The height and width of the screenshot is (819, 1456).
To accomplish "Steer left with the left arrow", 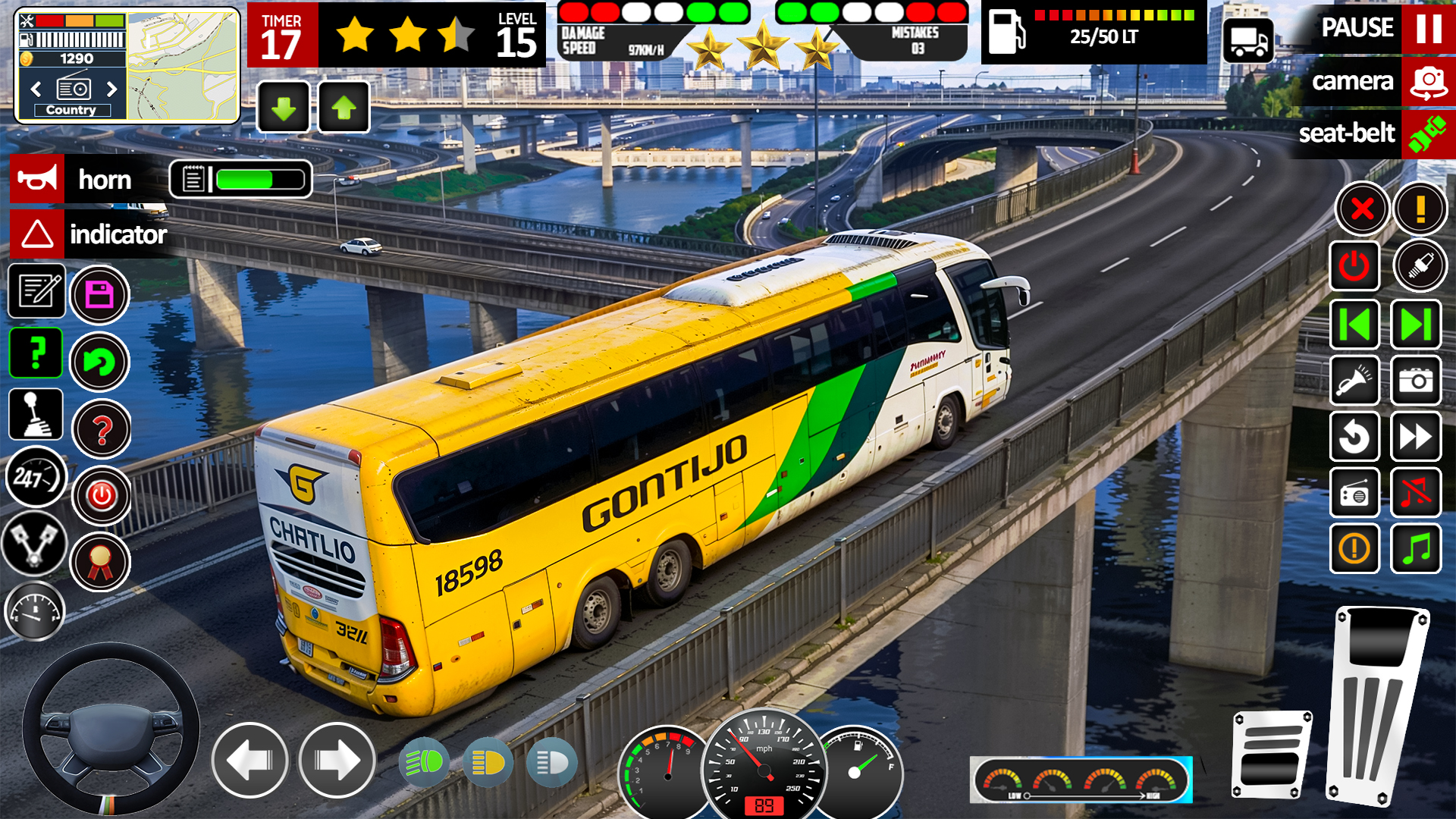I will (249, 761).
